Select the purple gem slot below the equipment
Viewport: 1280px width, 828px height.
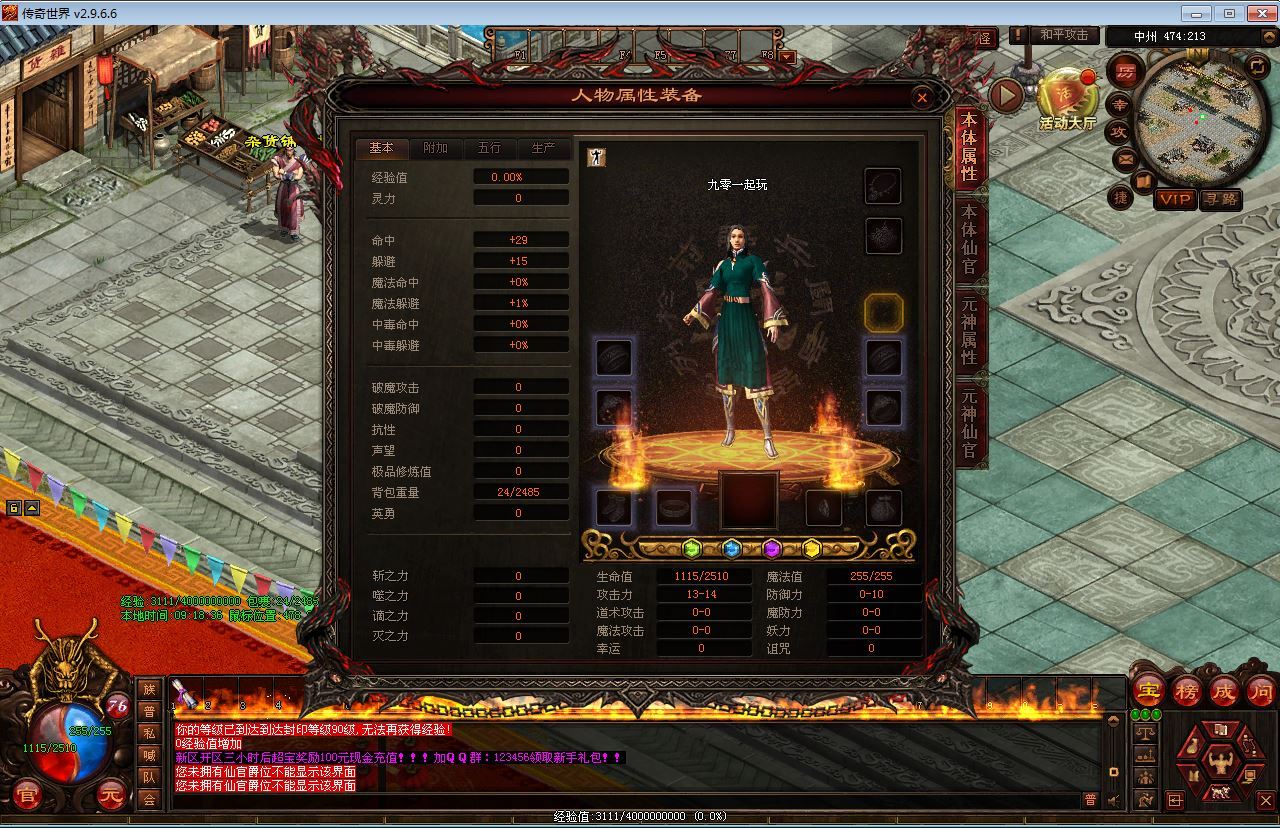(772, 546)
